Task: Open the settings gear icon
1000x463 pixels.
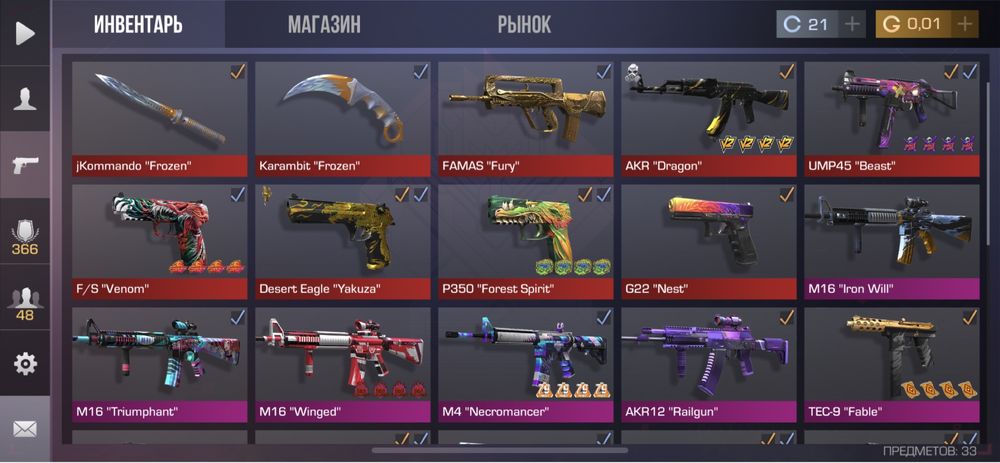Action: [25, 363]
